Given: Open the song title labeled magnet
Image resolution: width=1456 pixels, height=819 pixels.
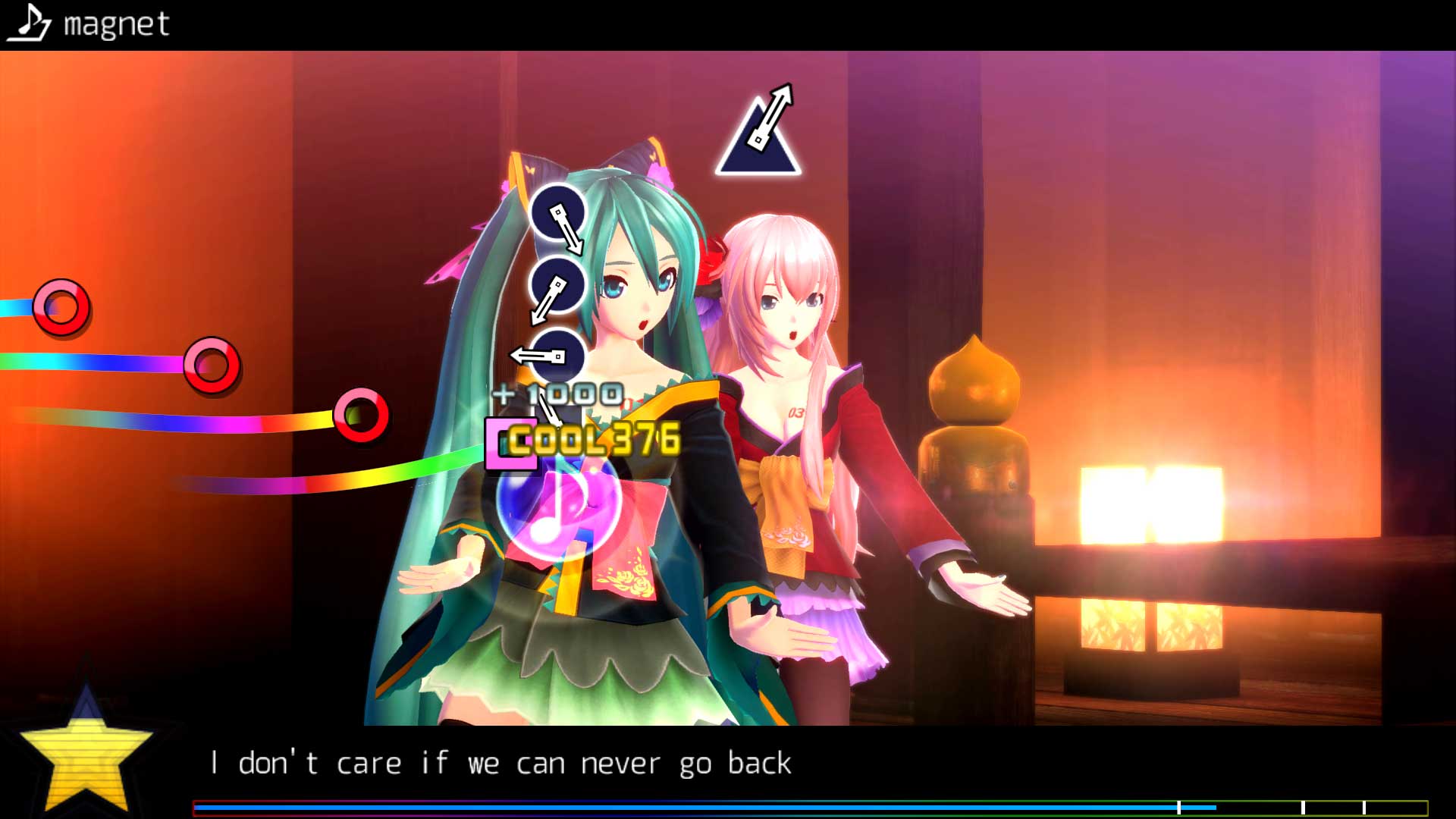Looking at the screenshot, I should 115,25.
